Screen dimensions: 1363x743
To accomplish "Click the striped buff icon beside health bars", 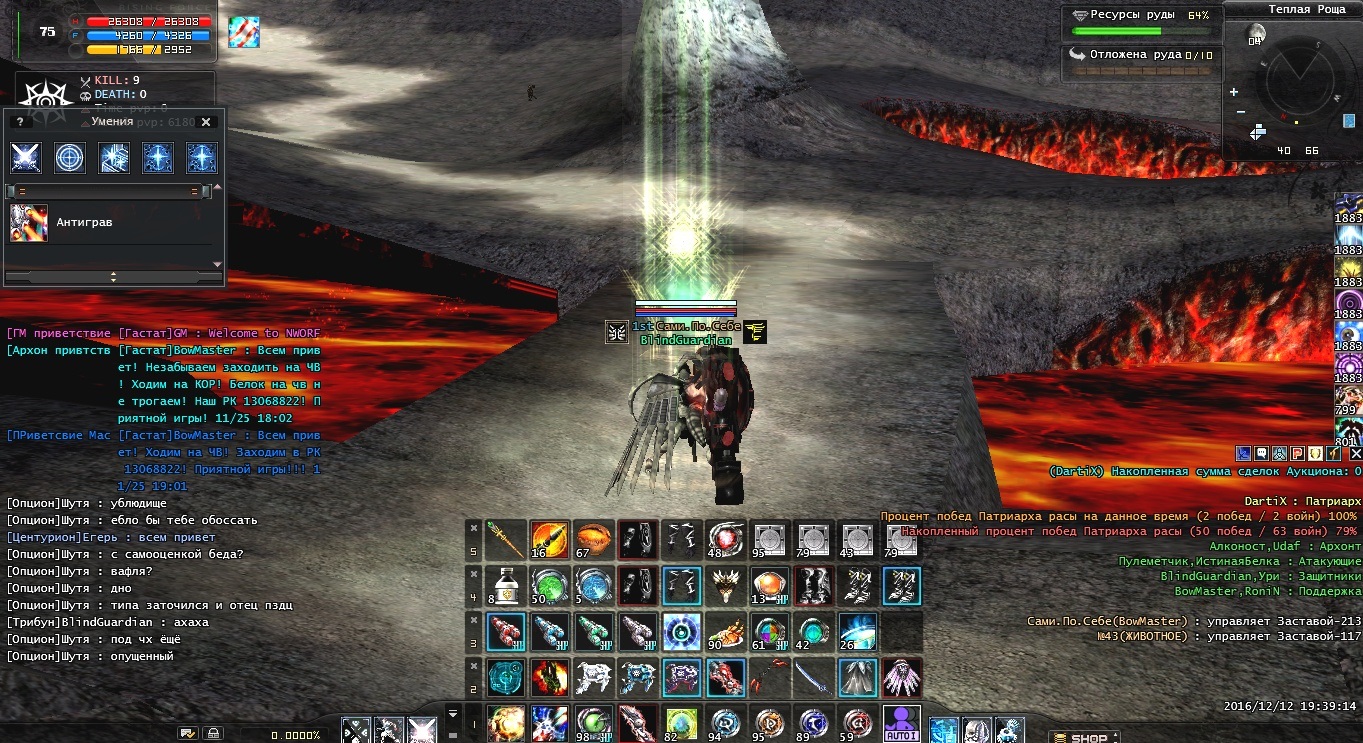I will click(x=244, y=32).
